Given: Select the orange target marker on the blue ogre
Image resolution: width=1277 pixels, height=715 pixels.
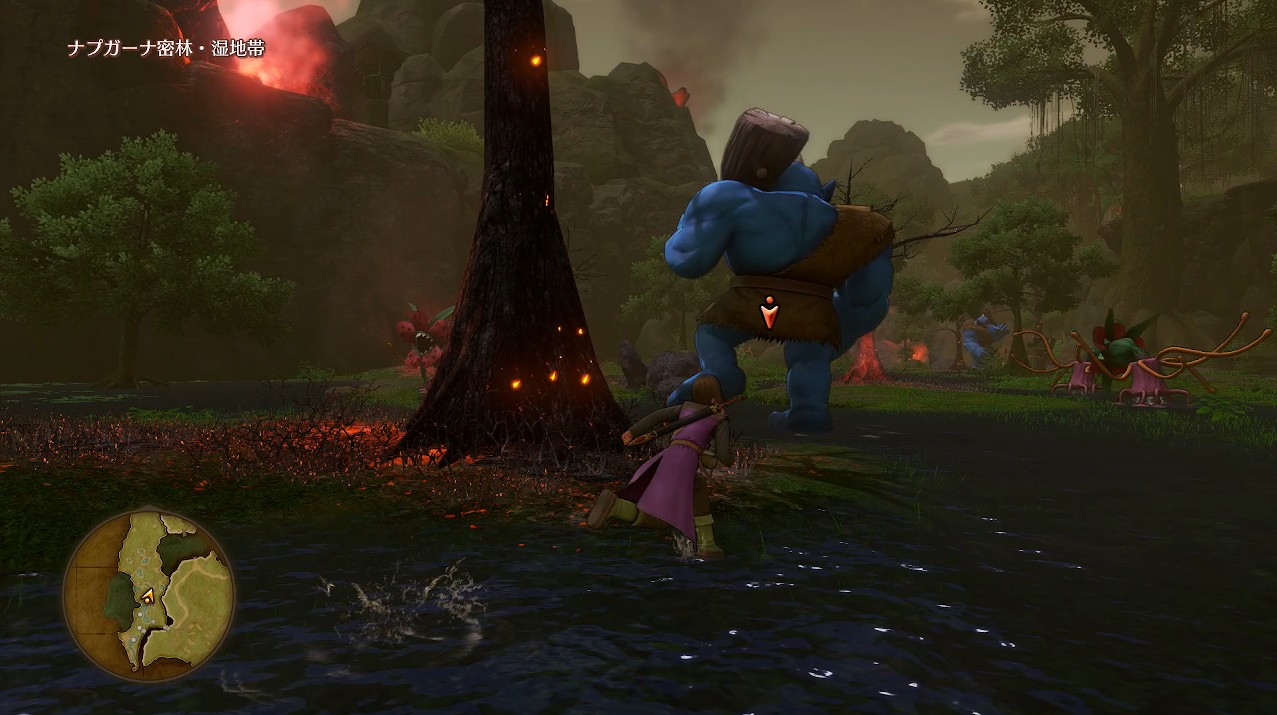Looking at the screenshot, I should click(767, 314).
